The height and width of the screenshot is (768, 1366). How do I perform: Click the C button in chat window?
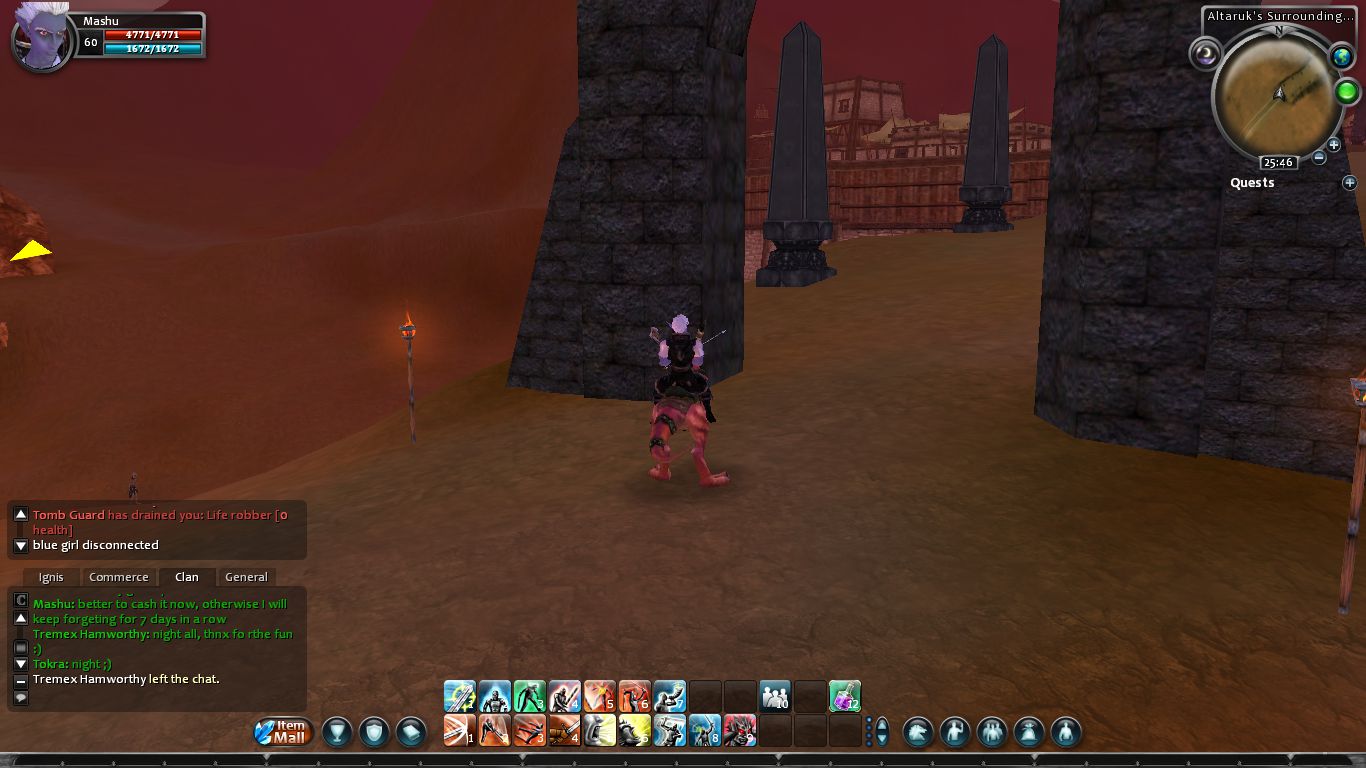point(20,601)
